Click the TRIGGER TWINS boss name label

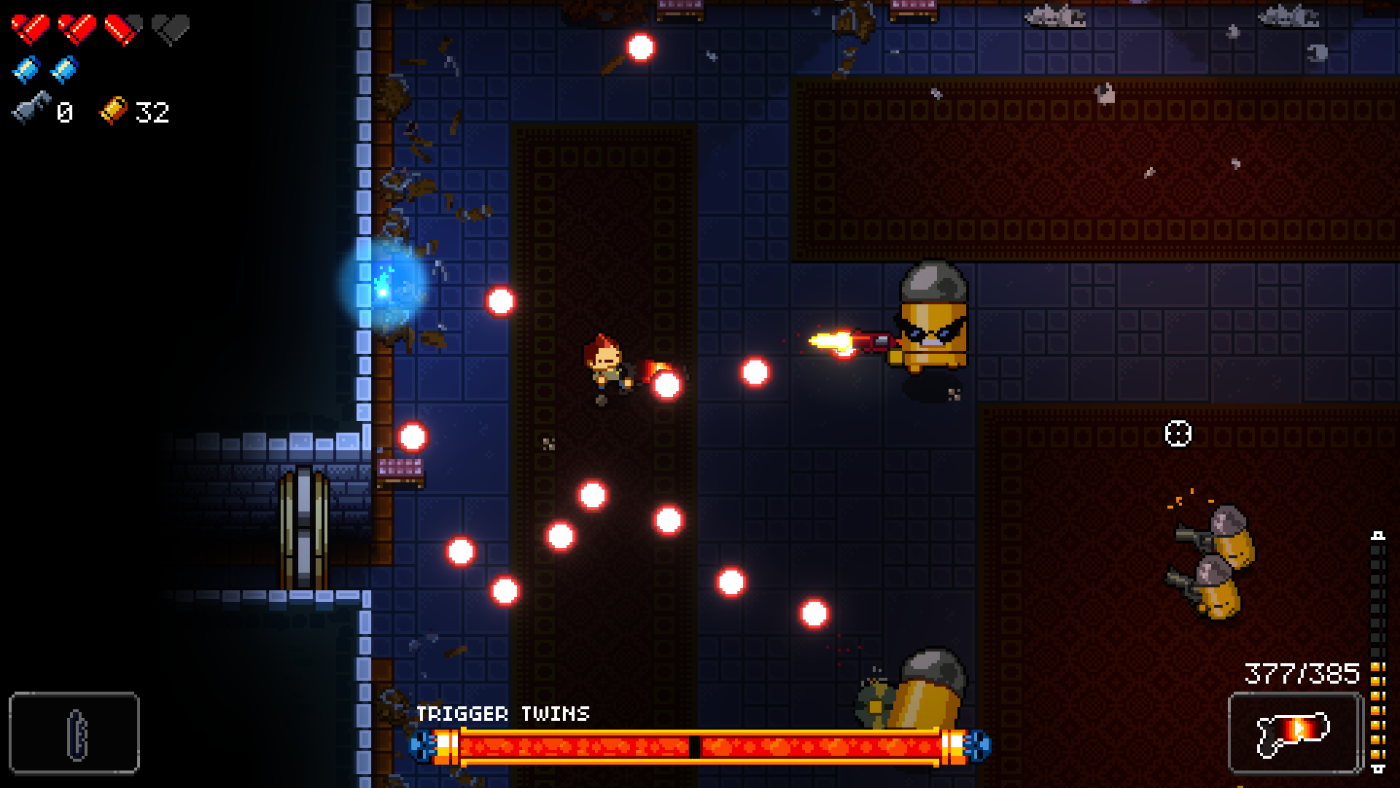pos(505,714)
